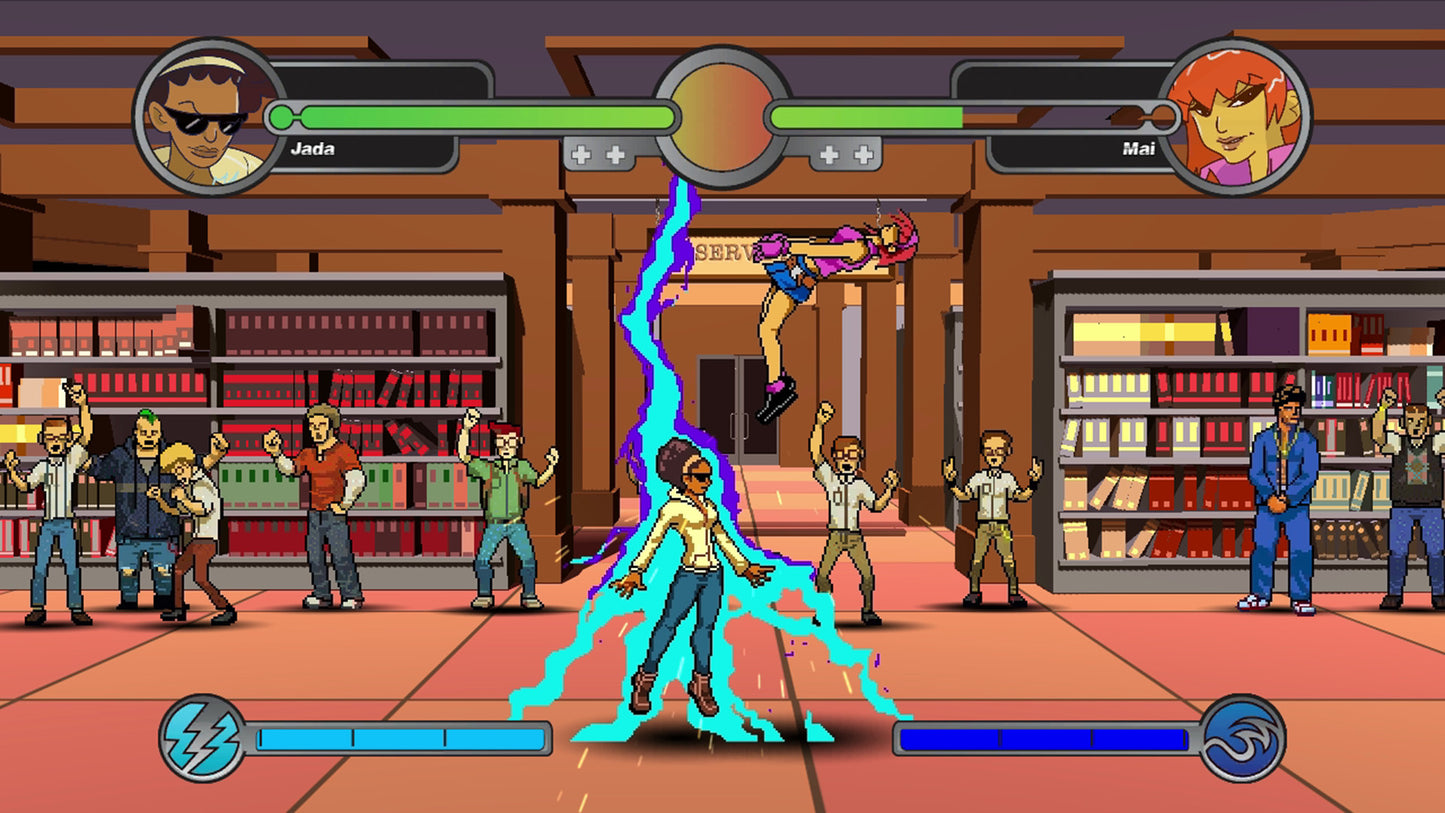Click Jada's first plus round token
This screenshot has width=1445, height=813.
point(581,155)
